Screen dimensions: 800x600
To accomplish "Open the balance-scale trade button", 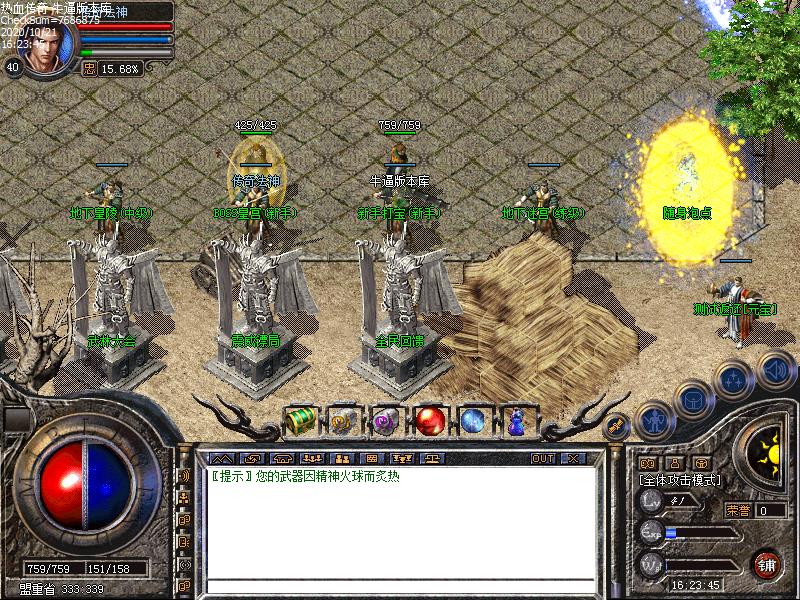I will coord(432,457).
